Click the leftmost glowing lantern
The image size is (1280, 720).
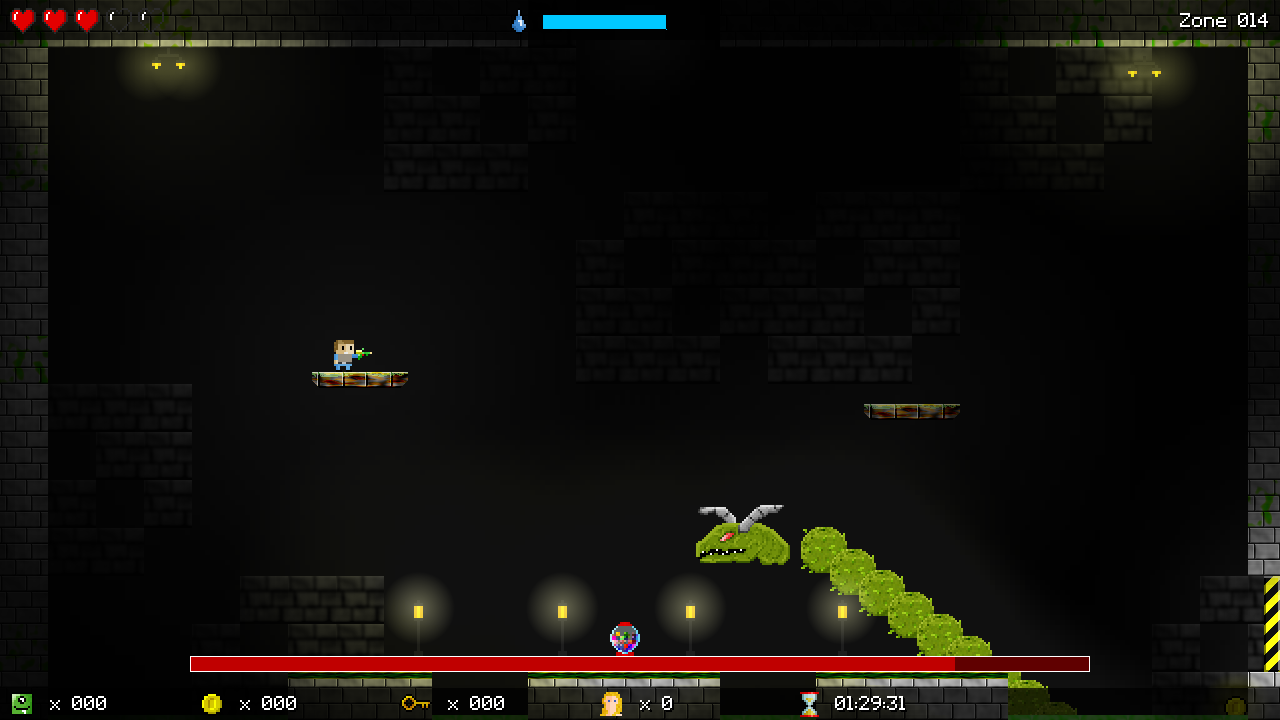click(x=418, y=608)
